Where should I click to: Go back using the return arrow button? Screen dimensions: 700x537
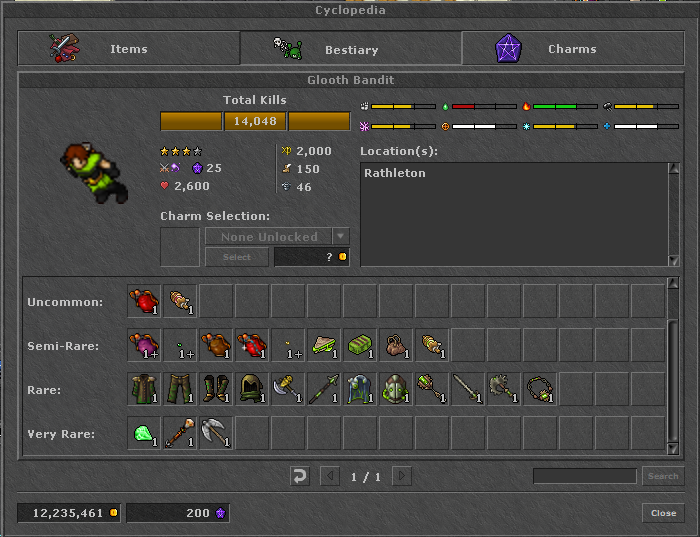click(x=300, y=476)
